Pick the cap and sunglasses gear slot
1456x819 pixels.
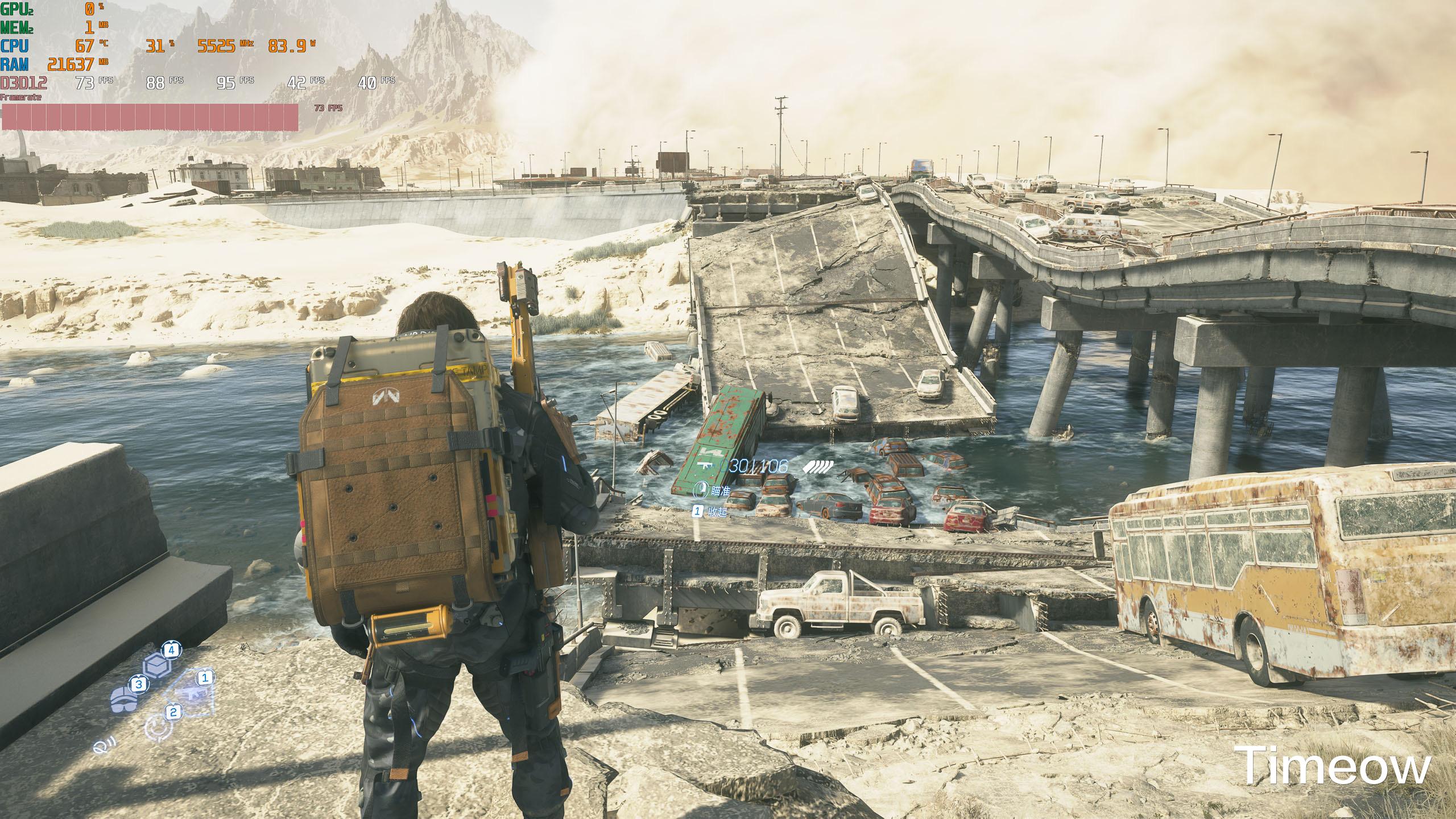pos(125,699)
